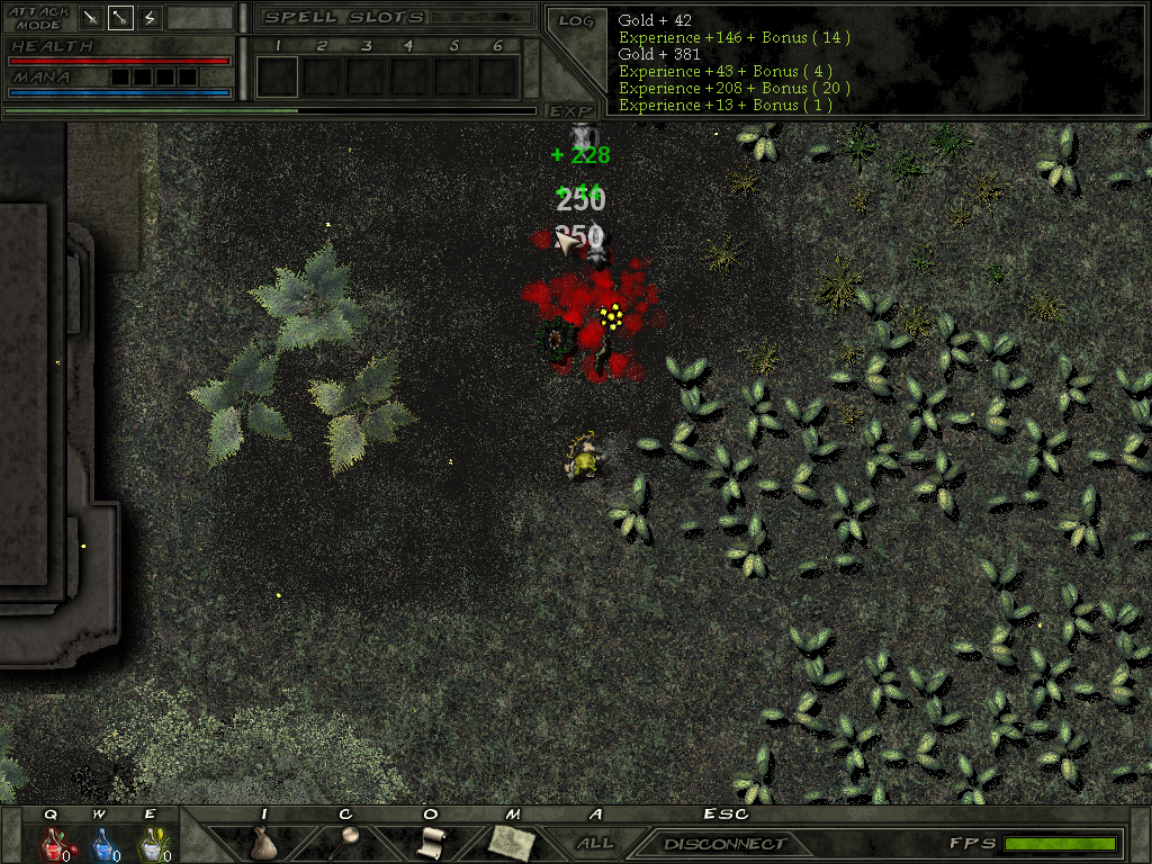The image size is (1152, 864).
Task: Choose the lightning spell attack mode
Action: pyautogui.click(x=150, y=18)
